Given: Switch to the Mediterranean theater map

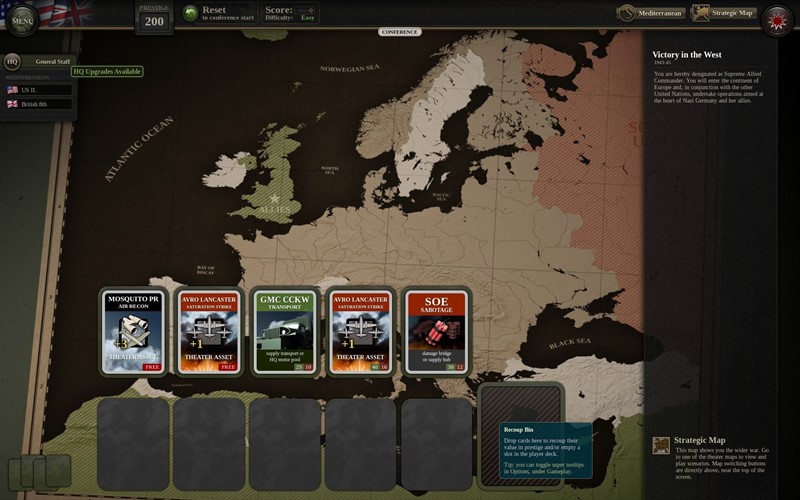Looking at the screenshot, I should tap(648, 13).
